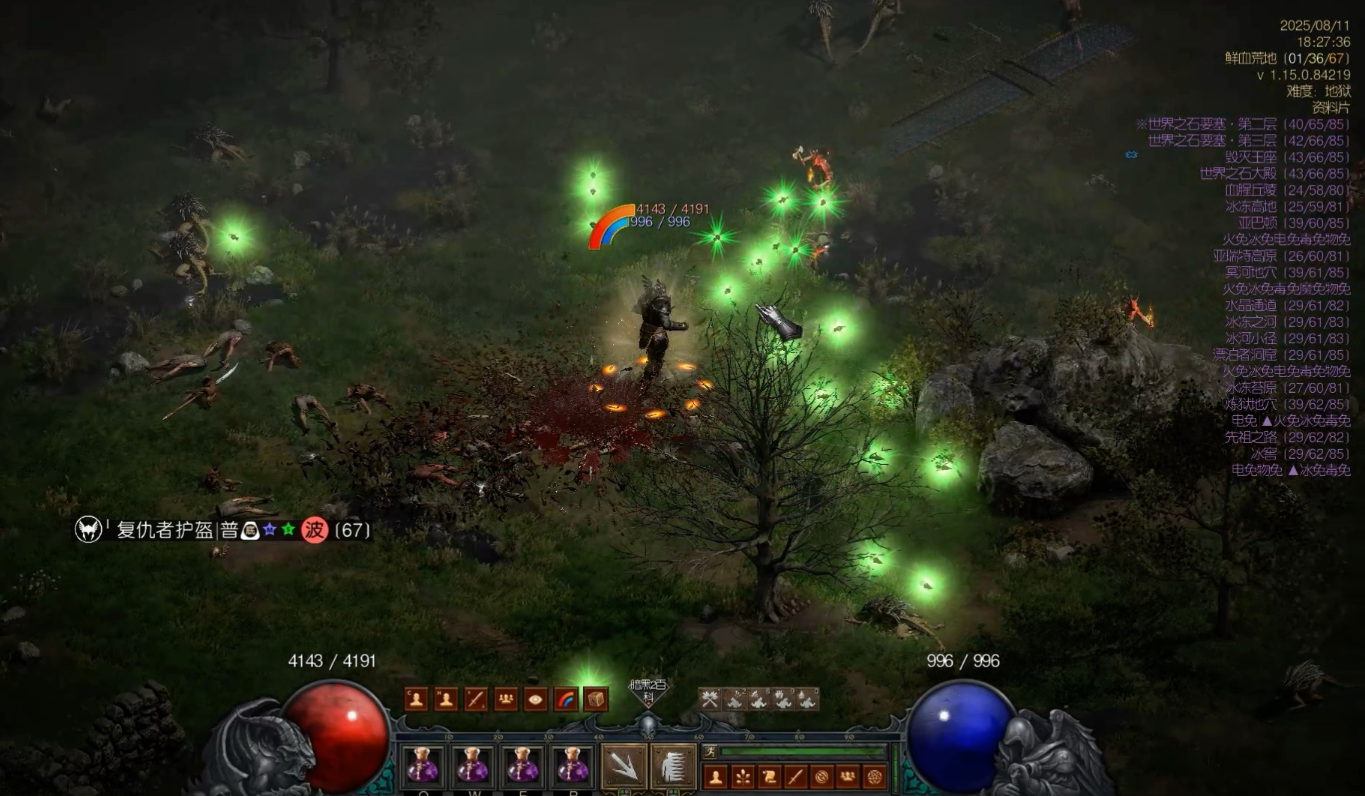Select the rainbow arc icon
Screen dimensions: 1365x796
click(x=566, y=700)
